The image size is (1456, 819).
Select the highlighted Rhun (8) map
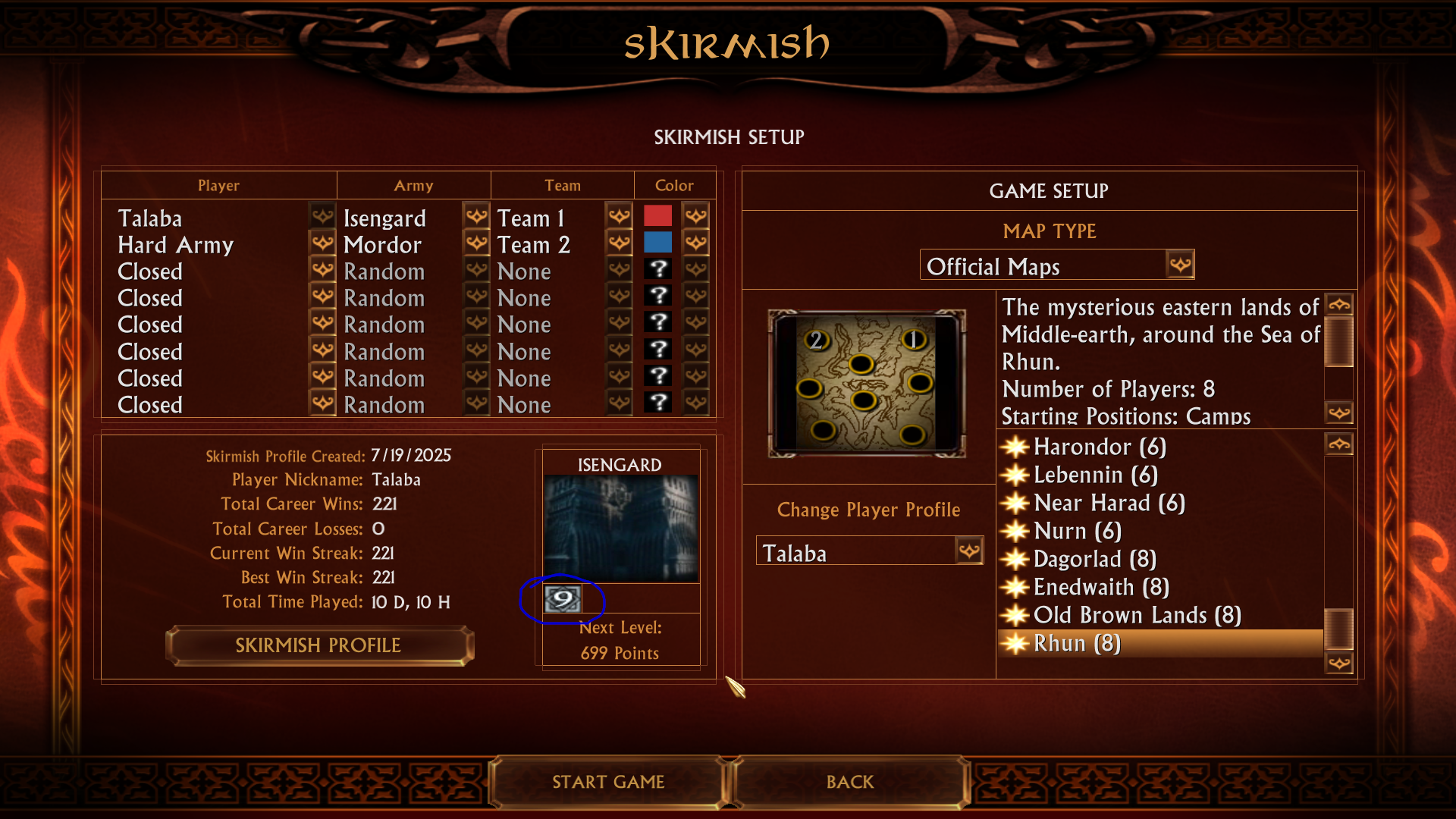(x=1077, y=643)
